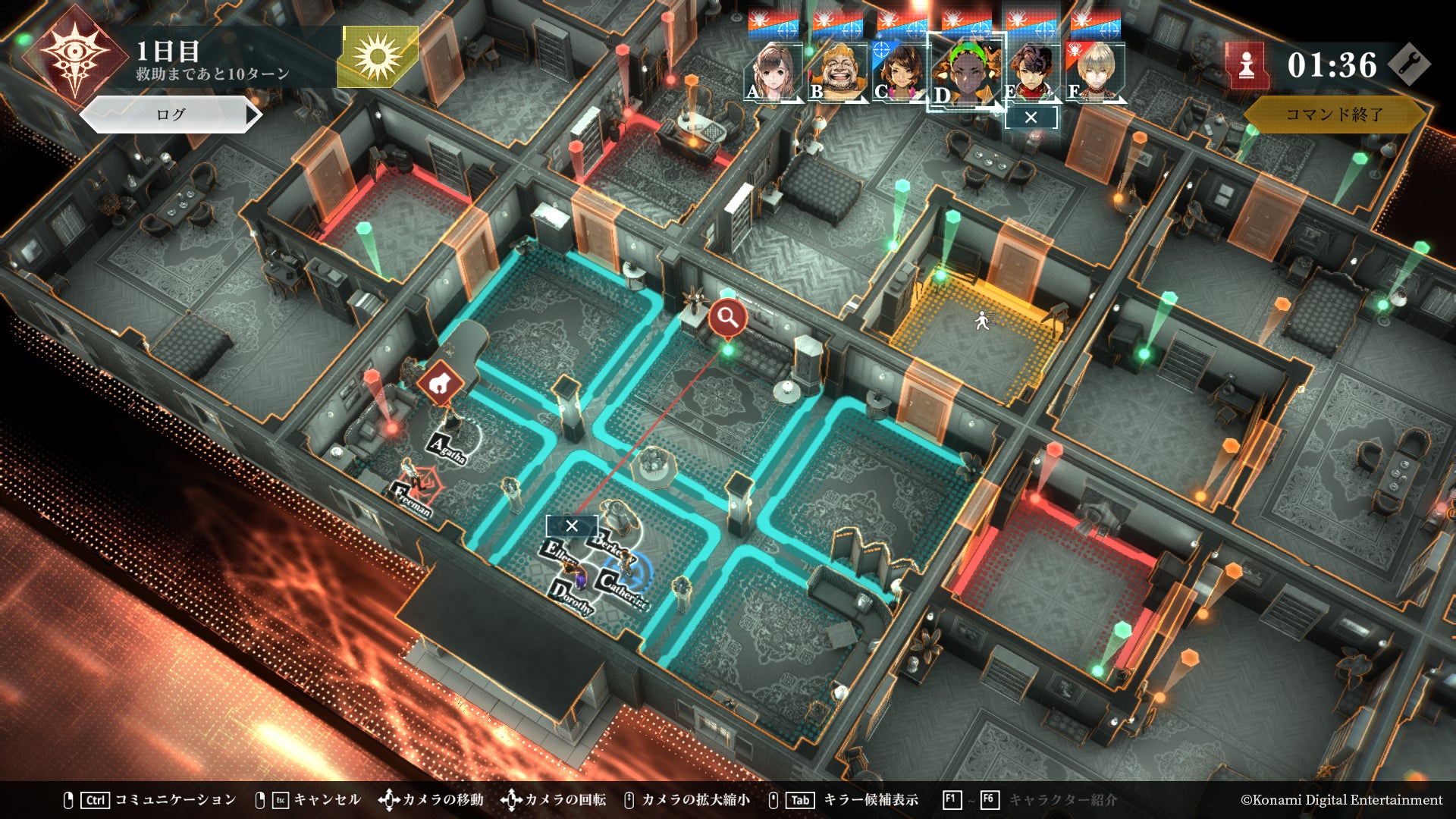Select character A's portrait
Screen dimensions: 1456x819
773,72
